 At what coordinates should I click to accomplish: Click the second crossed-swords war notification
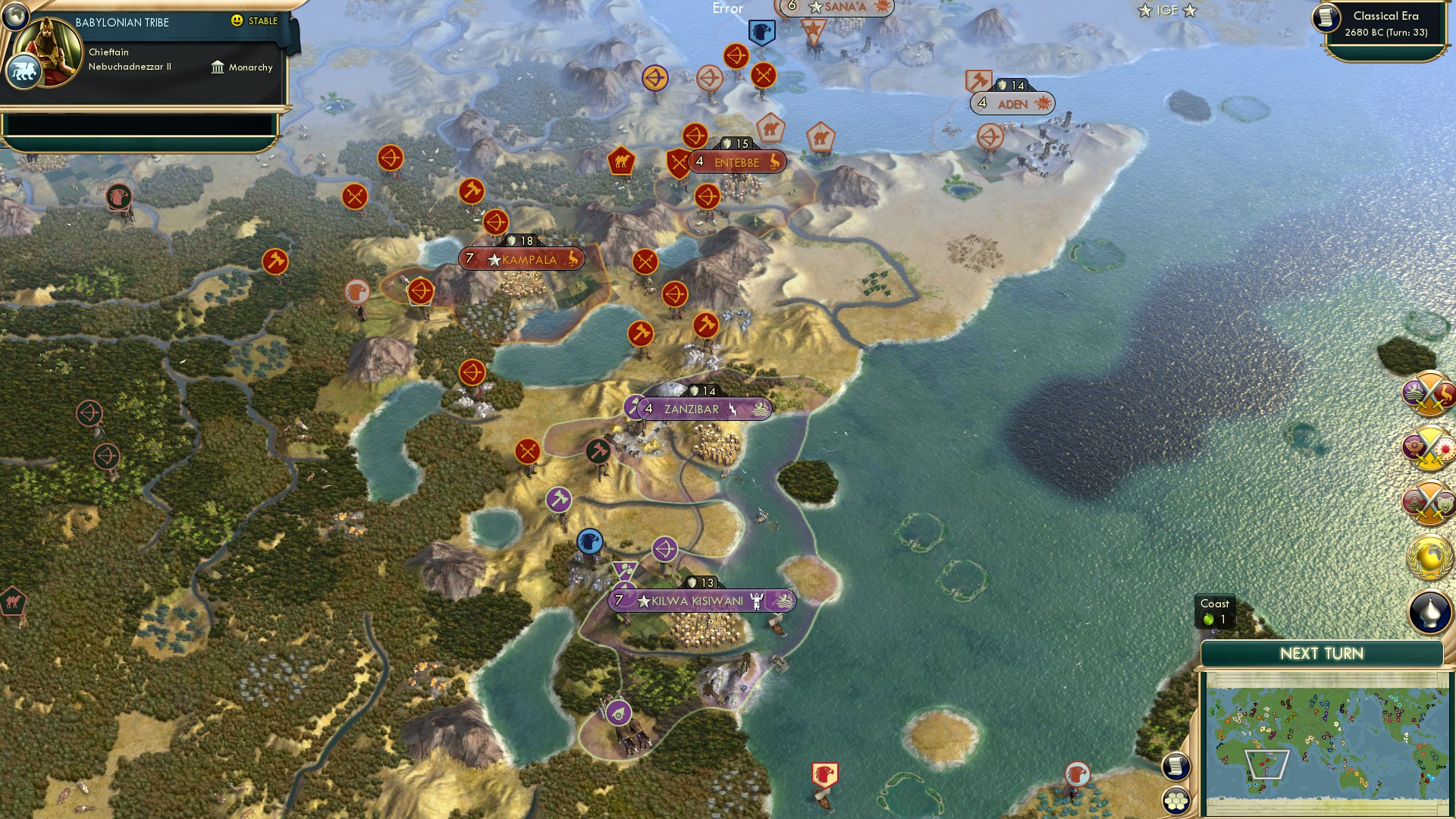click(1429, 447)
